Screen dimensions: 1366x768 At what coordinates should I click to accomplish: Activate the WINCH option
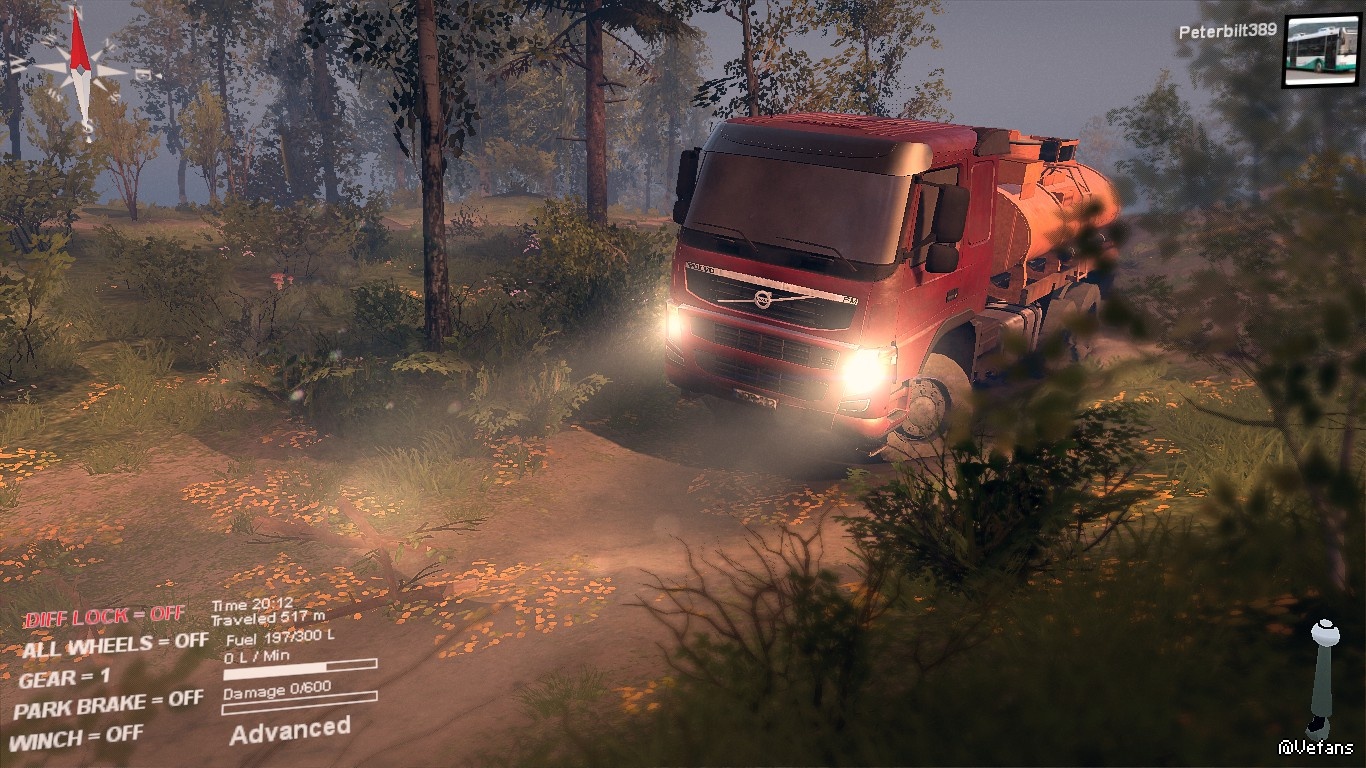coord(76,738)
